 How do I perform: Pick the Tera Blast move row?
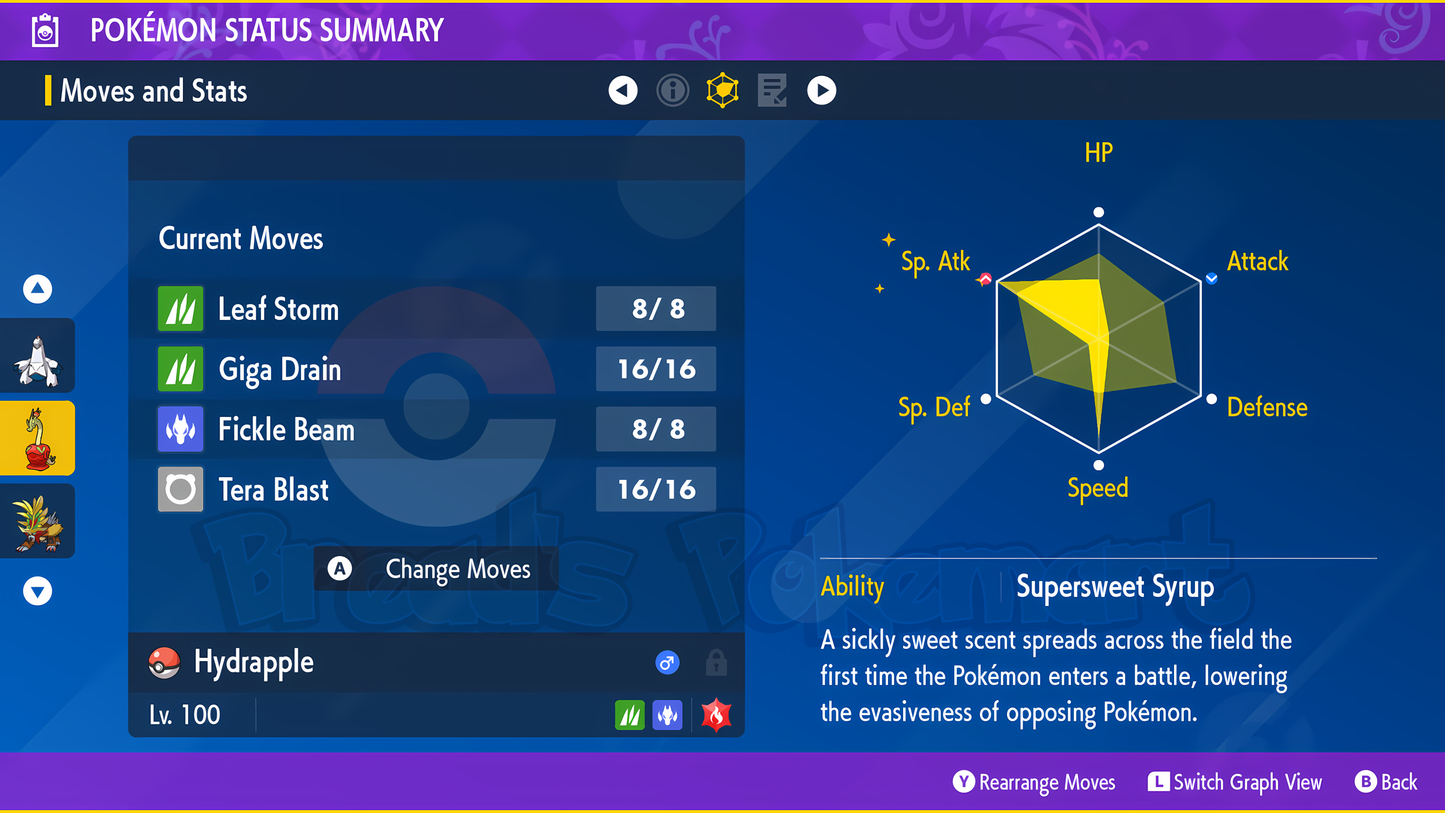[x=436, y=490]
